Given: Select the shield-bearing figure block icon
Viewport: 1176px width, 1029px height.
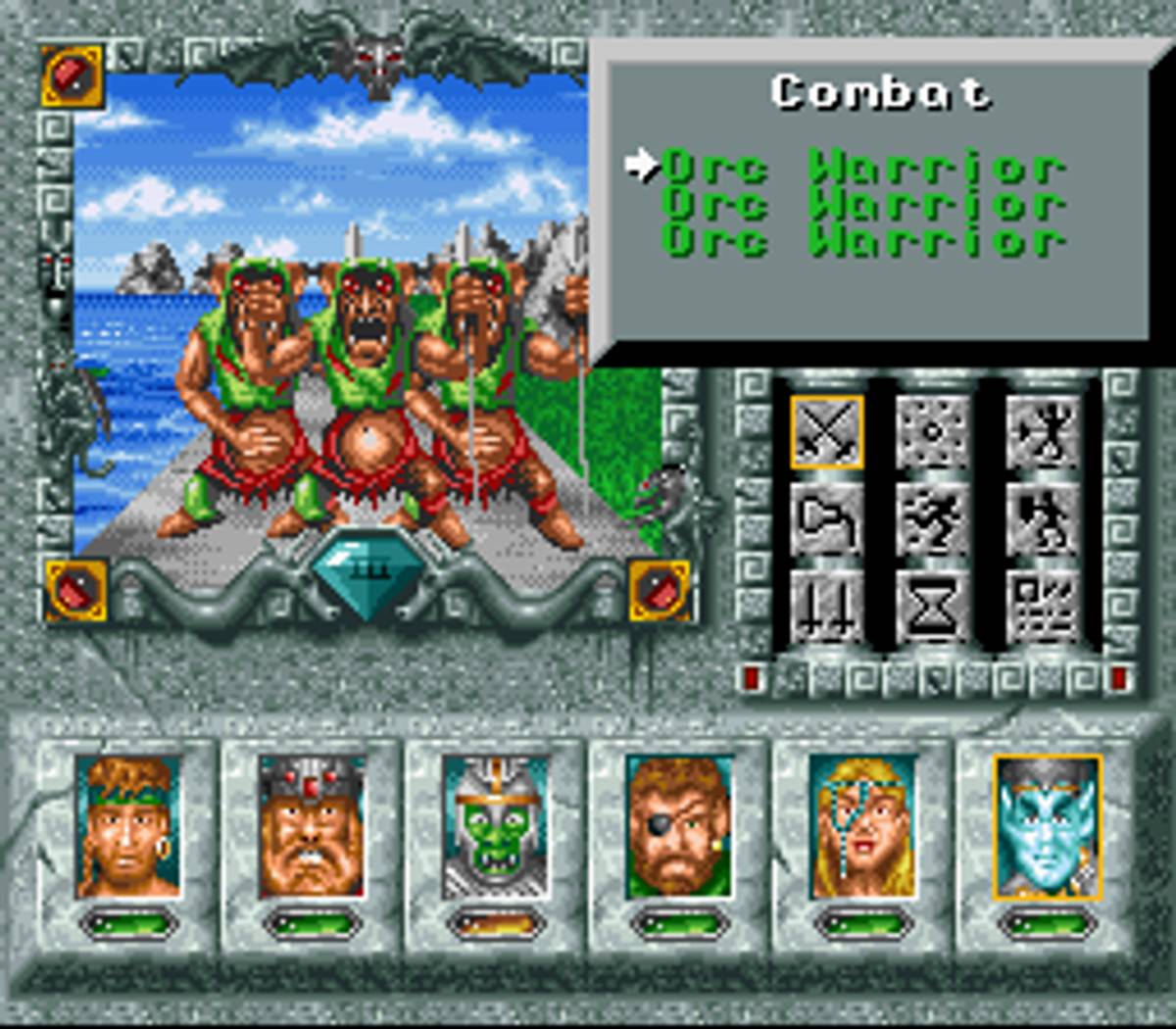Looking at the screenshot, I should point(1041,519).
